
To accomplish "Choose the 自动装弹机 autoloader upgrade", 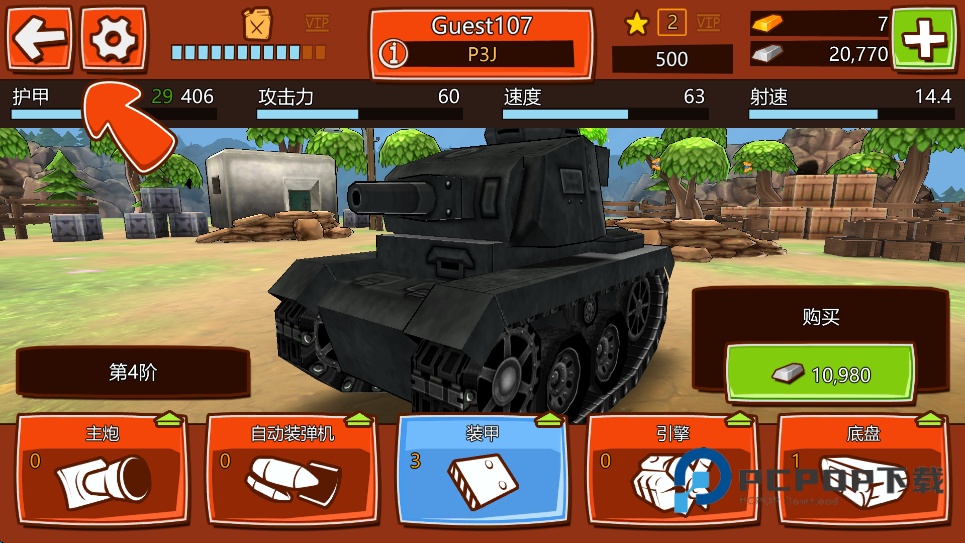I will coord(292,470).
